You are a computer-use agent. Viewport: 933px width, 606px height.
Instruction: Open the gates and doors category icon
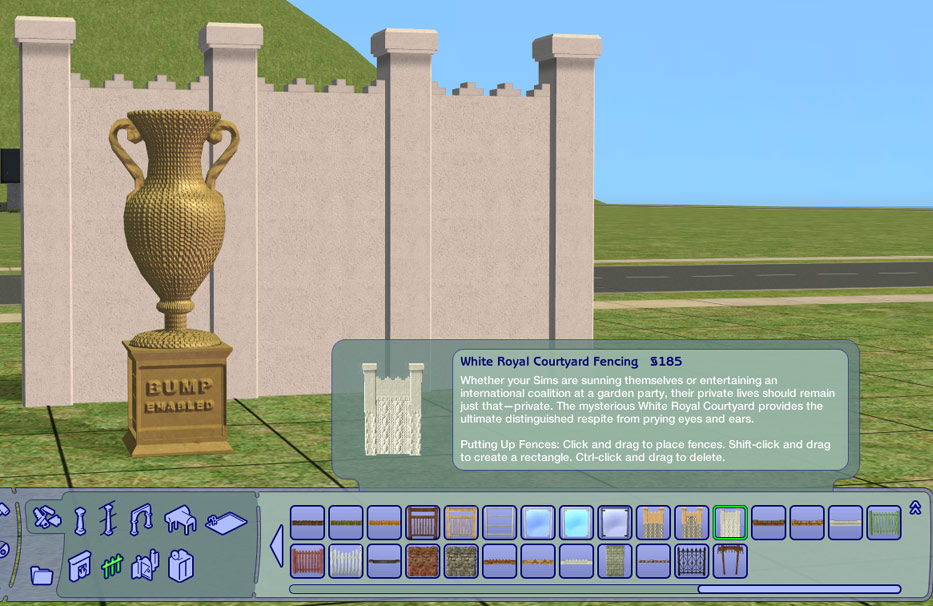click(x=145, y=566)
